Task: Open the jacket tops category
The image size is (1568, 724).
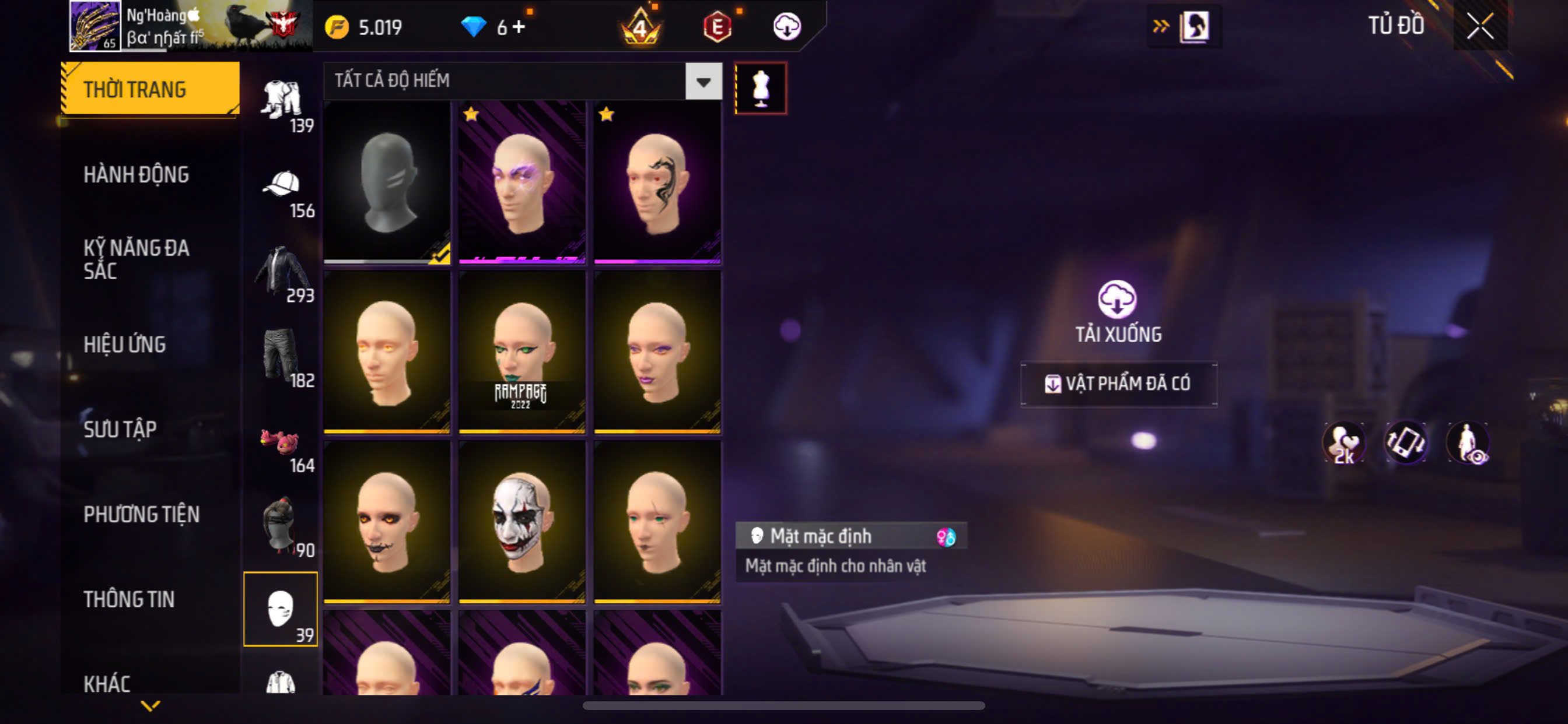Action: [281, 275]
